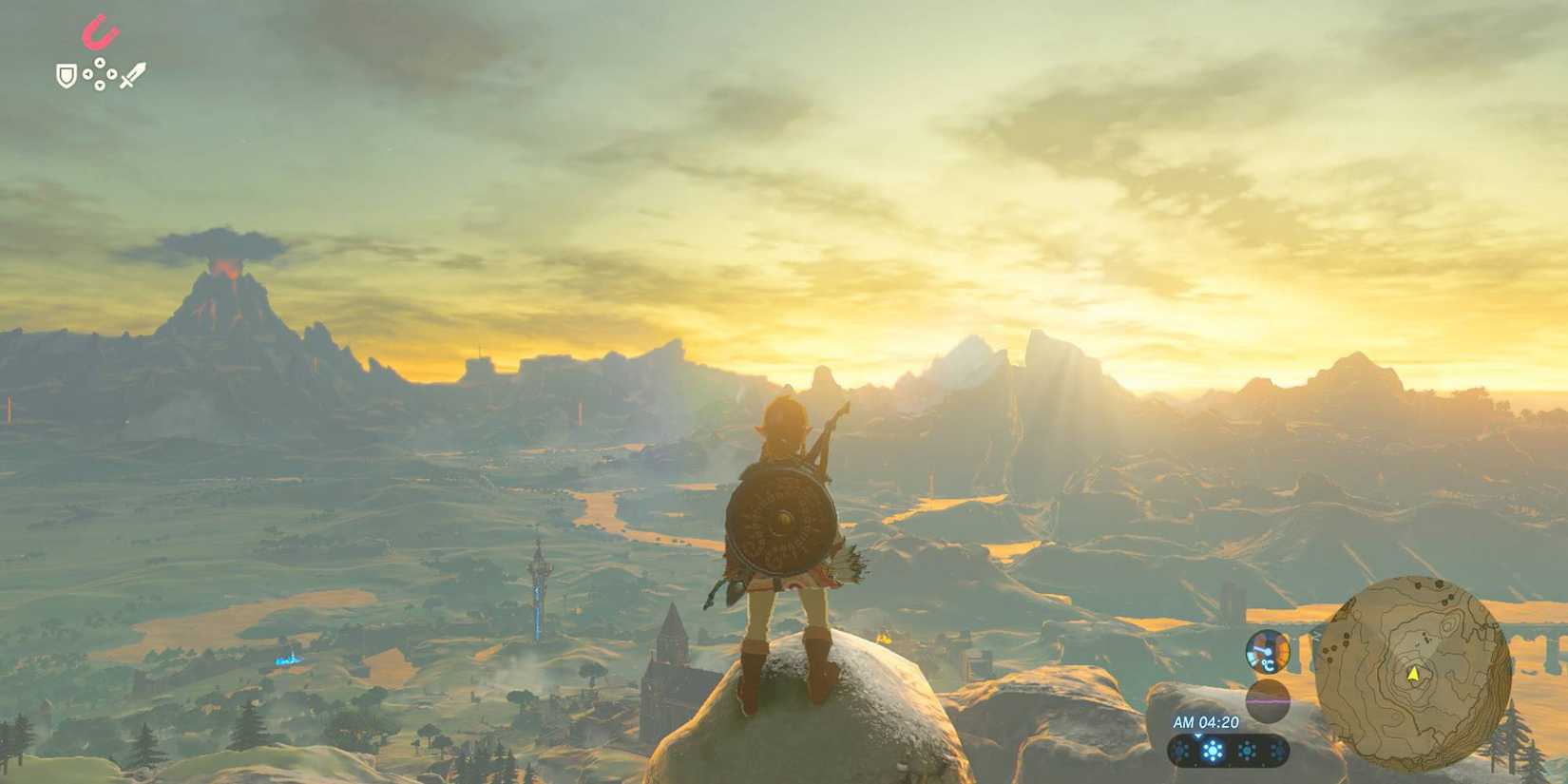This screenshot has width=1568, height=784.
Task: Click the sword icon in the HUD
Action: pos(134,75)
